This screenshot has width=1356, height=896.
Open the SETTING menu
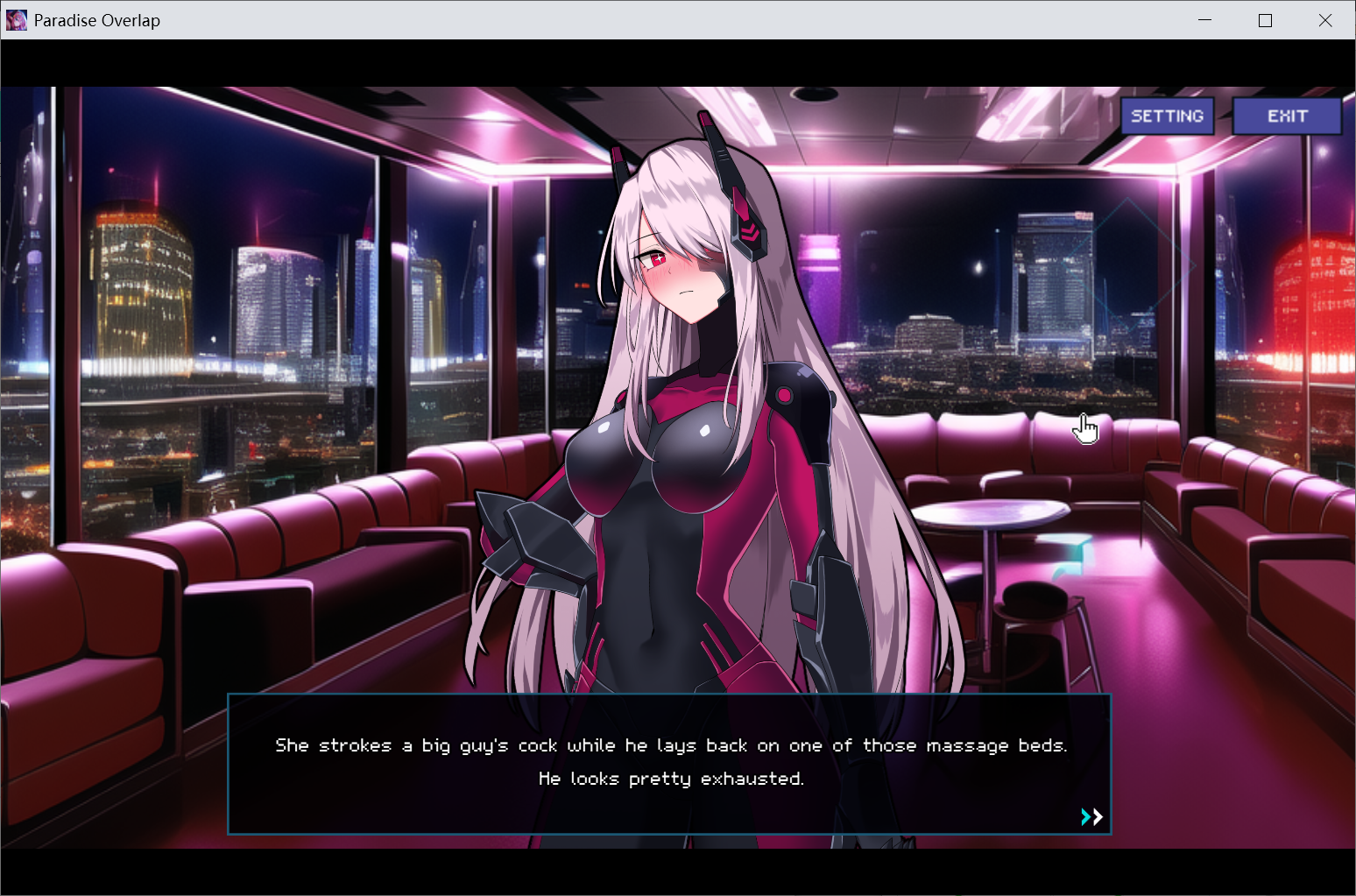pyautogui.click(x=1167, y=116)
